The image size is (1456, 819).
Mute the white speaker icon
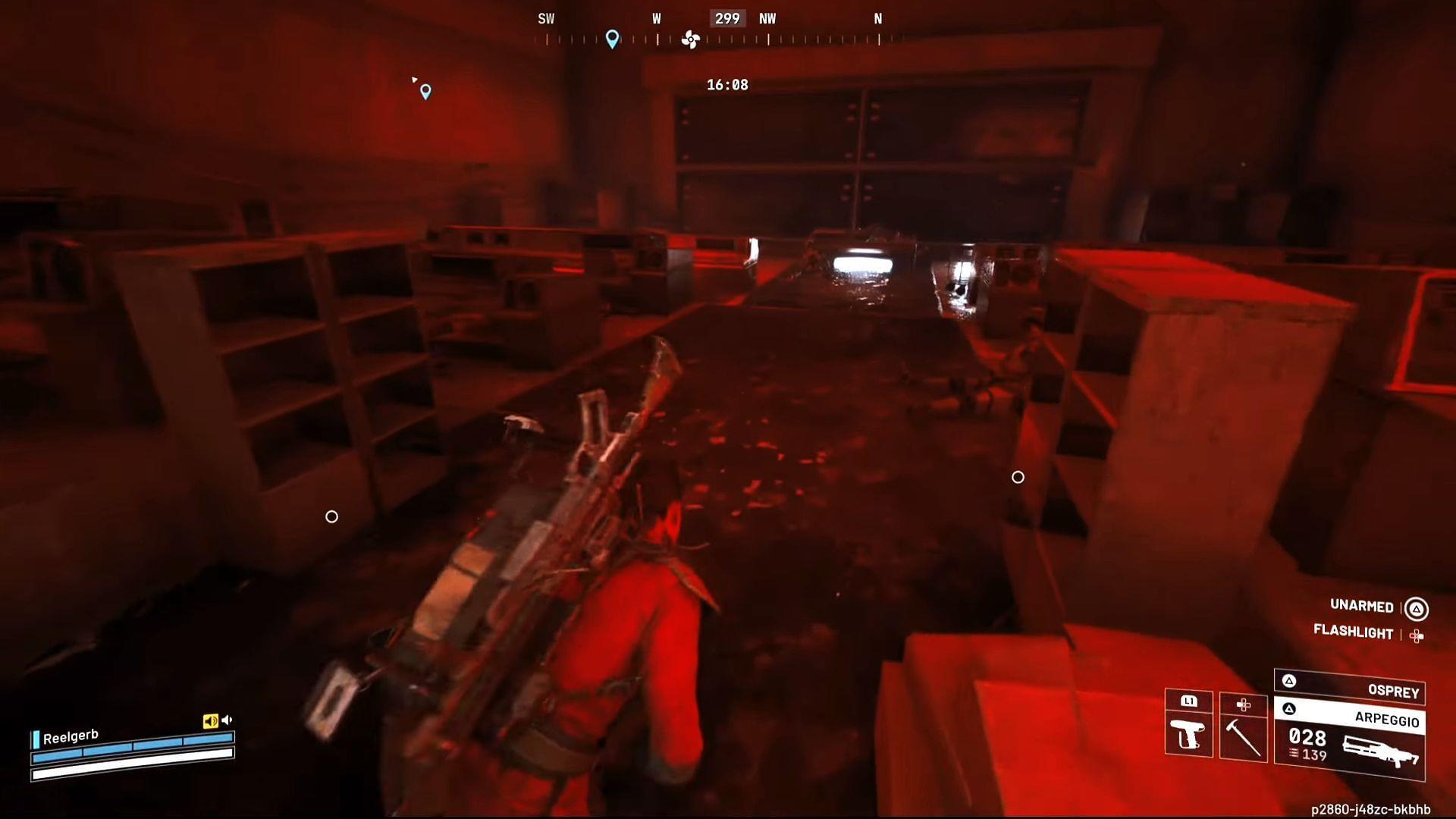(226, 720)
